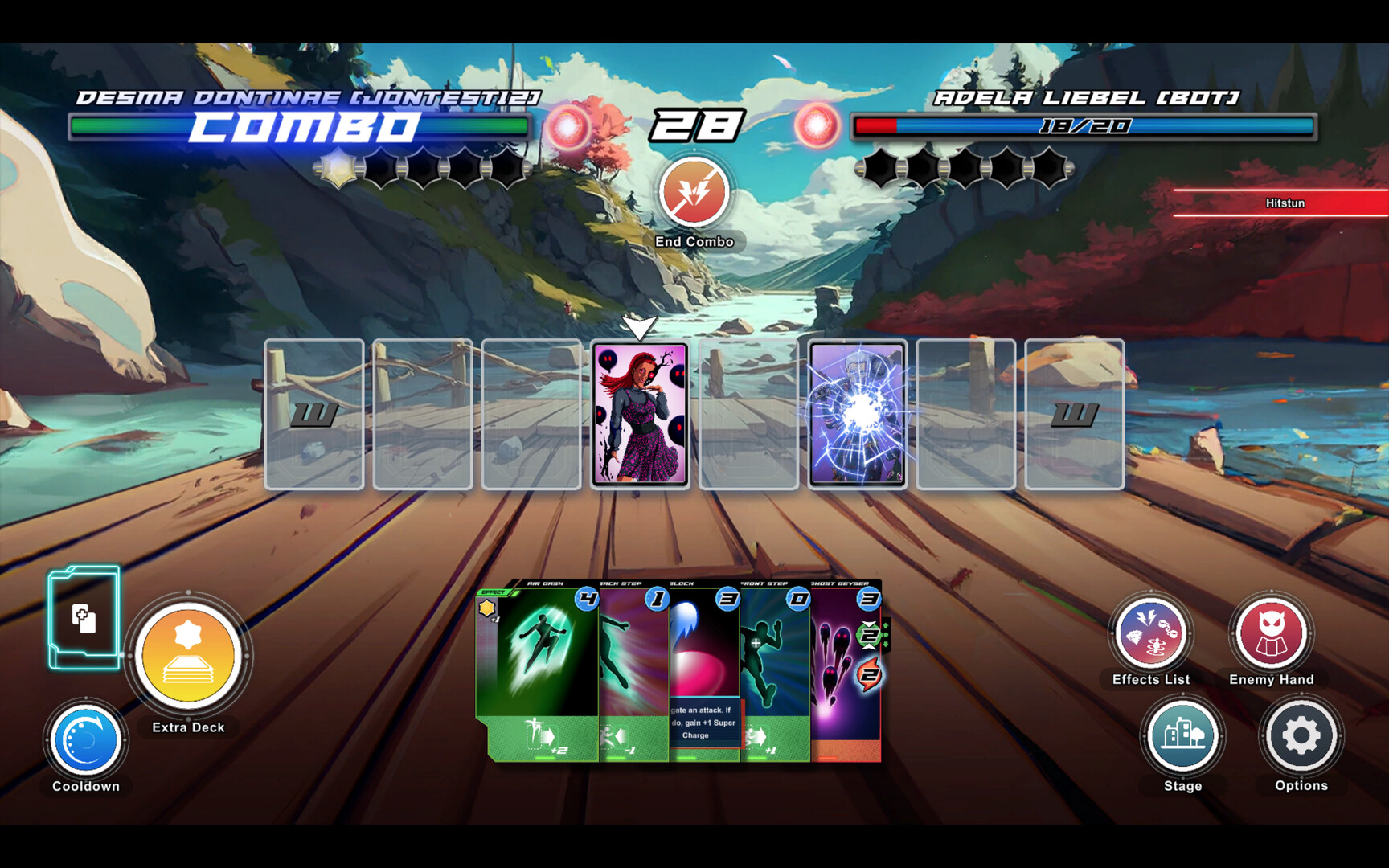Expand the white up arrow above Ghost Geyser's counter
This screenshot has width=1389, height=868.
[x=868, y=624]
